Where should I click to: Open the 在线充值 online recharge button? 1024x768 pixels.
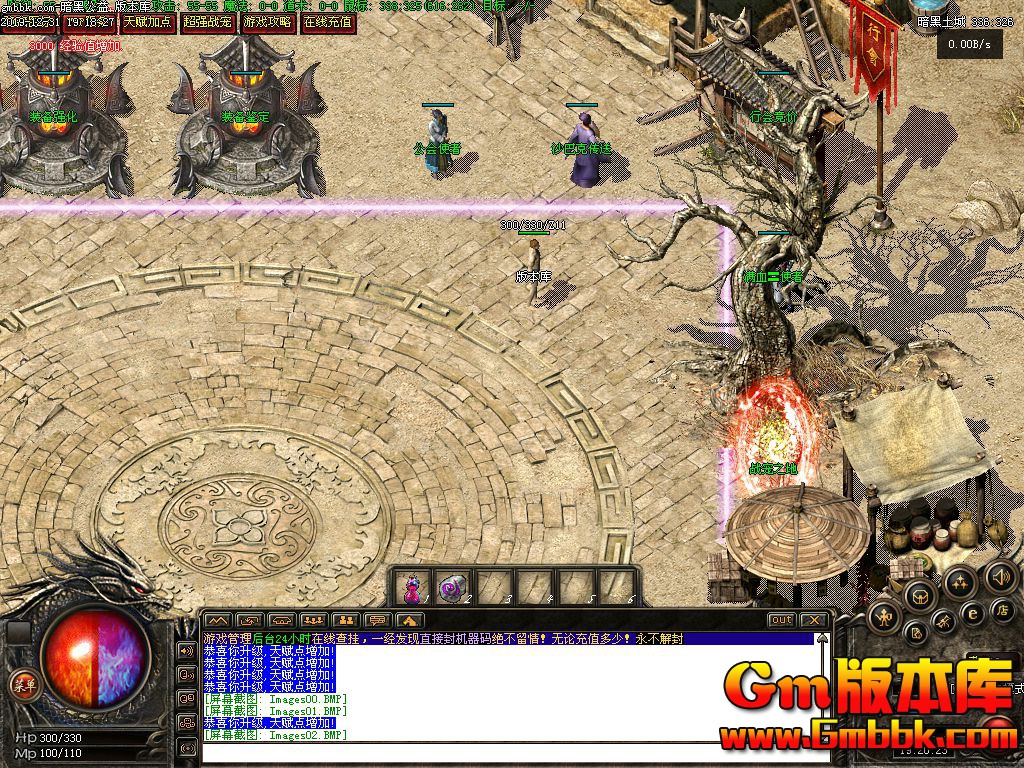coord(328,21)
